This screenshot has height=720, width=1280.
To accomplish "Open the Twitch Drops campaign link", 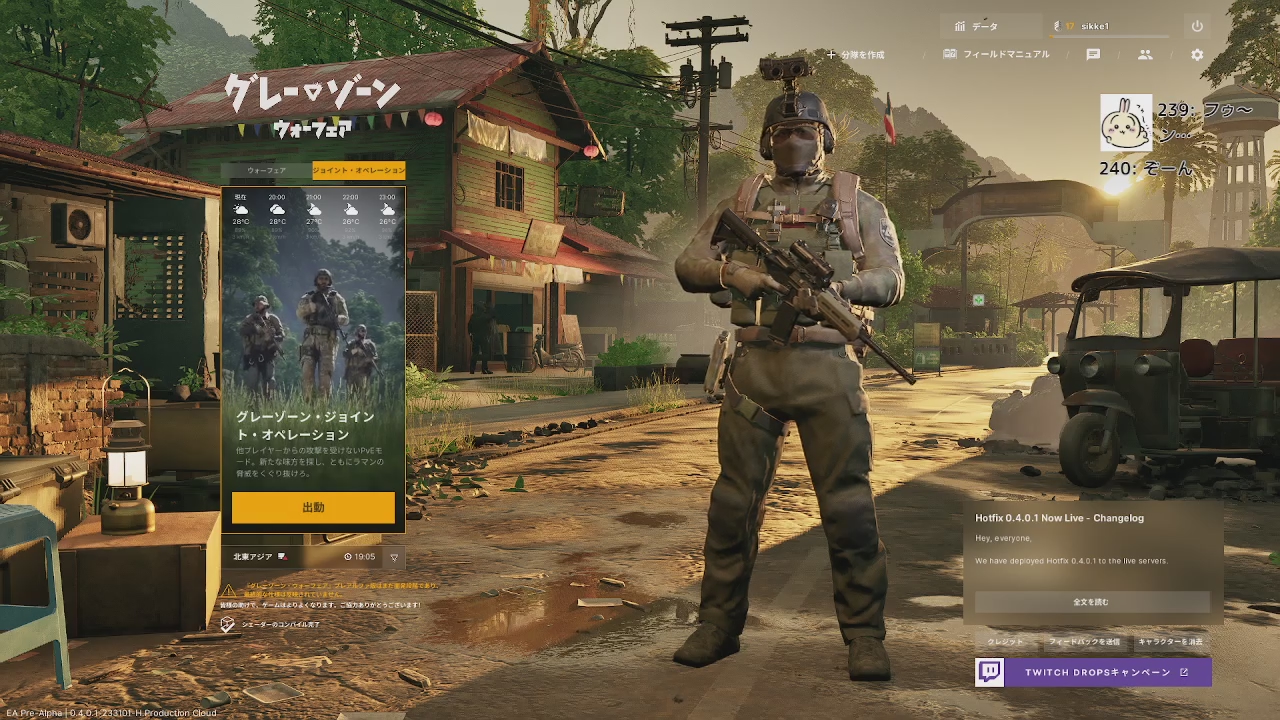I will point(1093,672).
